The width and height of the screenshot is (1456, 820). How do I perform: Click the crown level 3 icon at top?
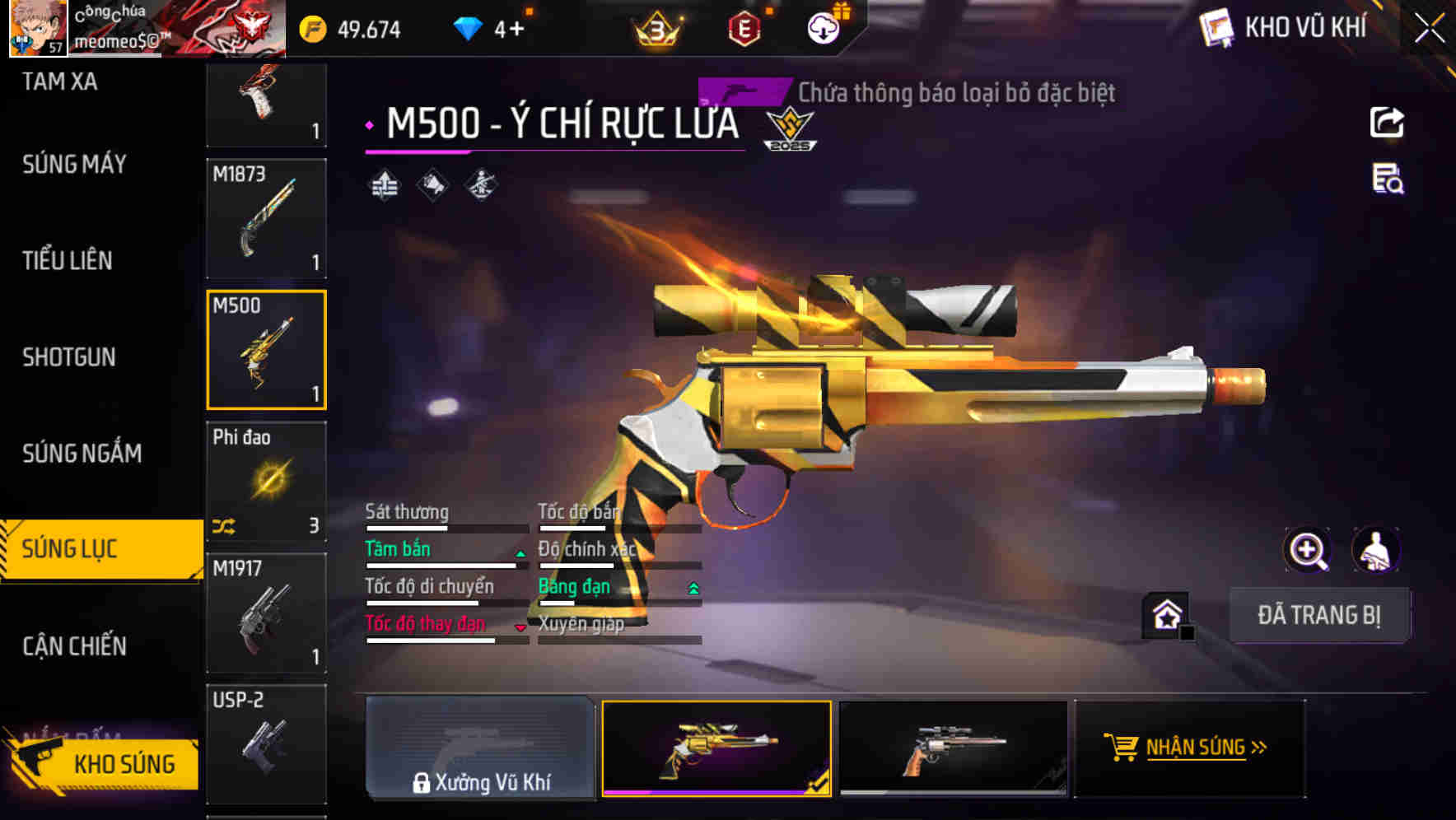(656, 28)
